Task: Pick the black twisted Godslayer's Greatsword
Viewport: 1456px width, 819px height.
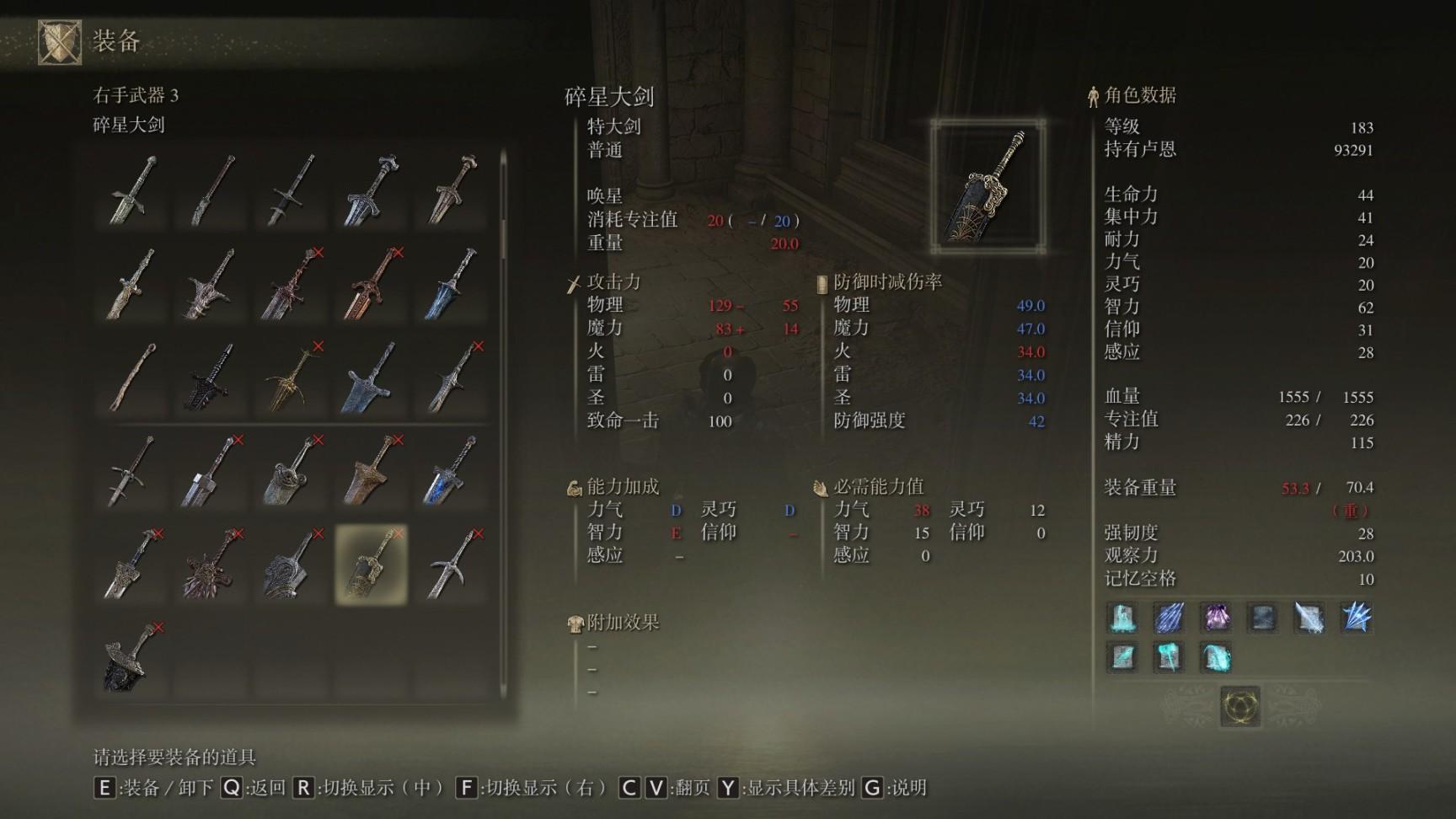Action: [211, 377]
